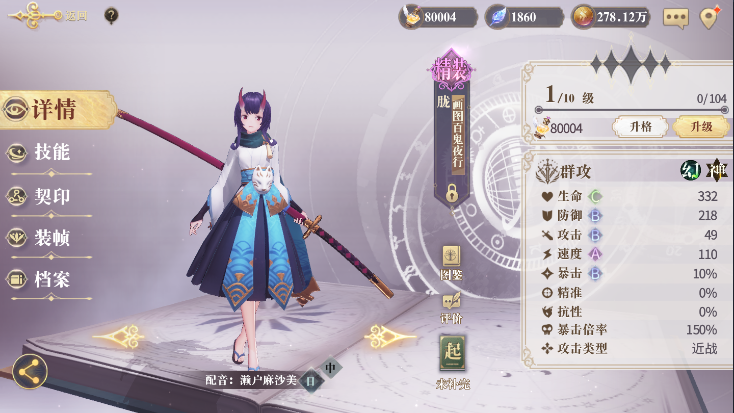
Task: Open the question mark help icon
Action: (111, 15)
